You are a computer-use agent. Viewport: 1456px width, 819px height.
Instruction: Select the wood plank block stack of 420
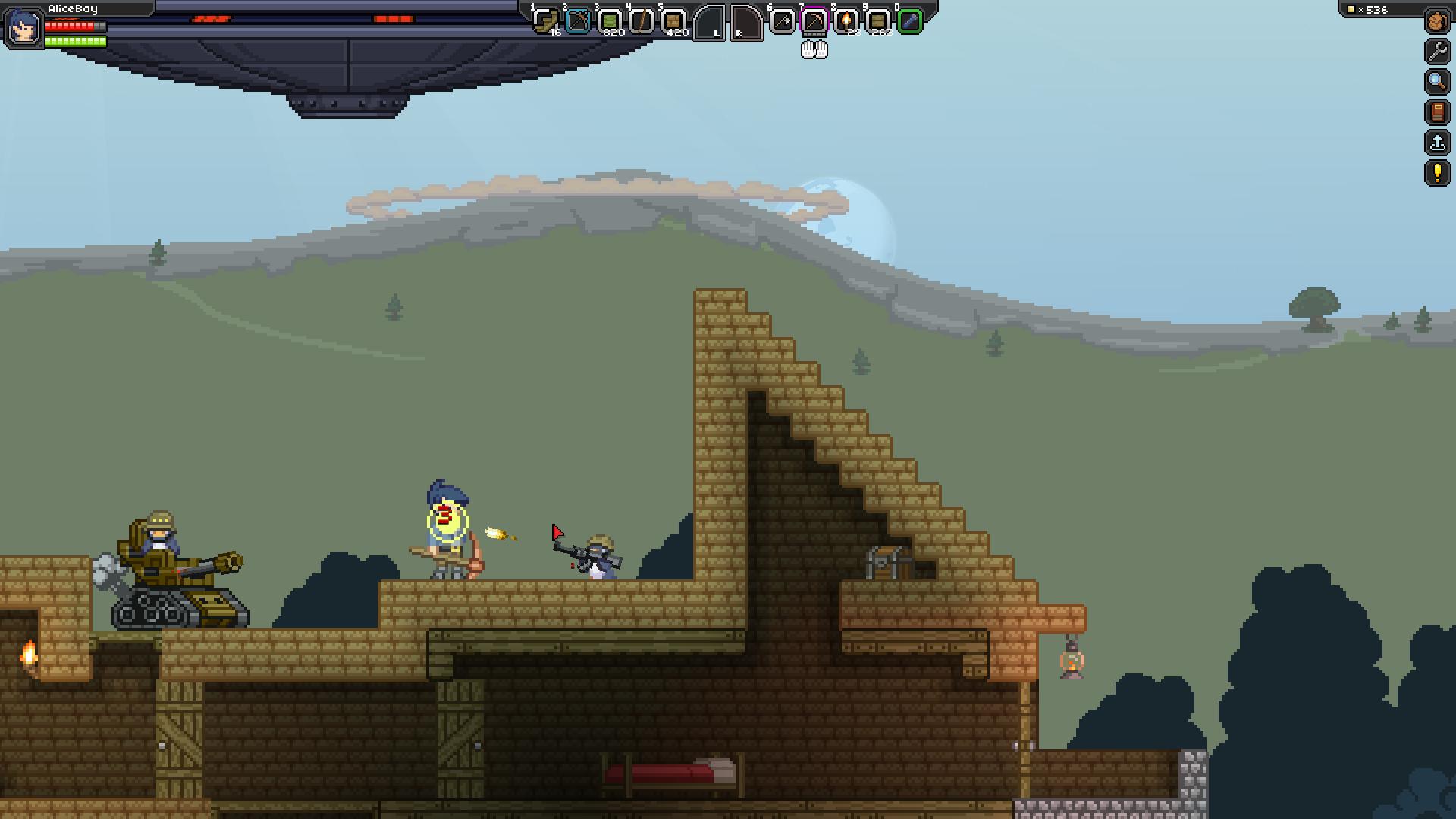pyautogui.click(x=673, y=20)
